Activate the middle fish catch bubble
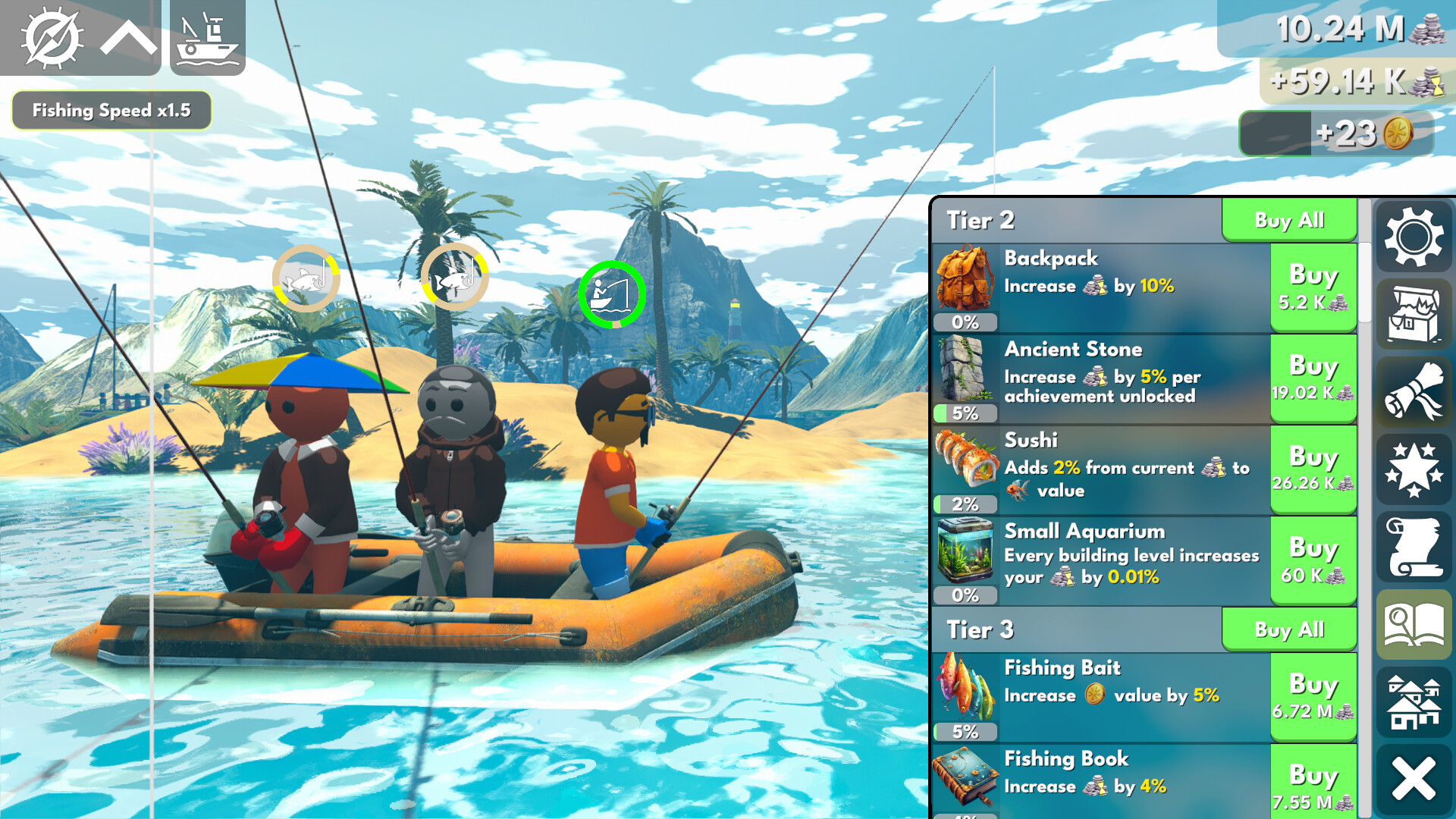This screenshot has height=819, width=1456. 454,278
